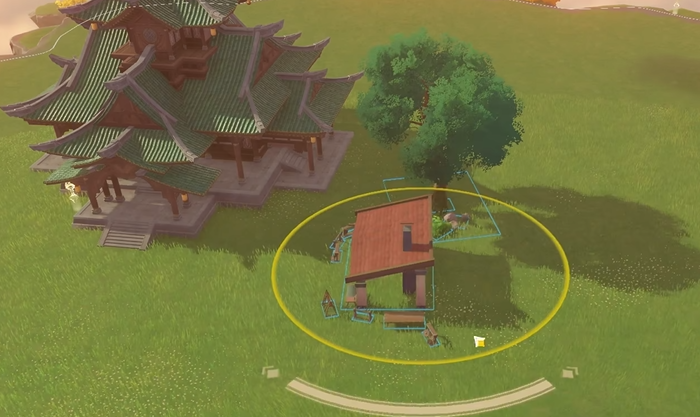Click the small icon right of the curved bar
The height and width of the screenshot is (417, 700).
(569, 372)
